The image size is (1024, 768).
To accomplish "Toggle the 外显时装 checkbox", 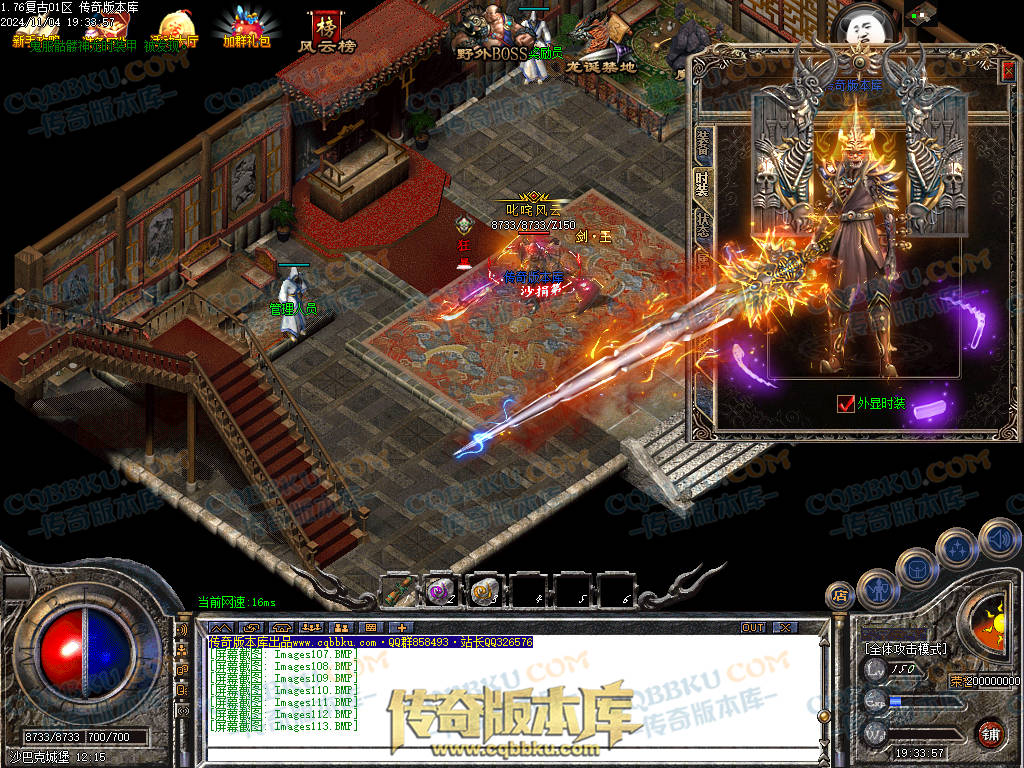I will (x=846, y=404).
